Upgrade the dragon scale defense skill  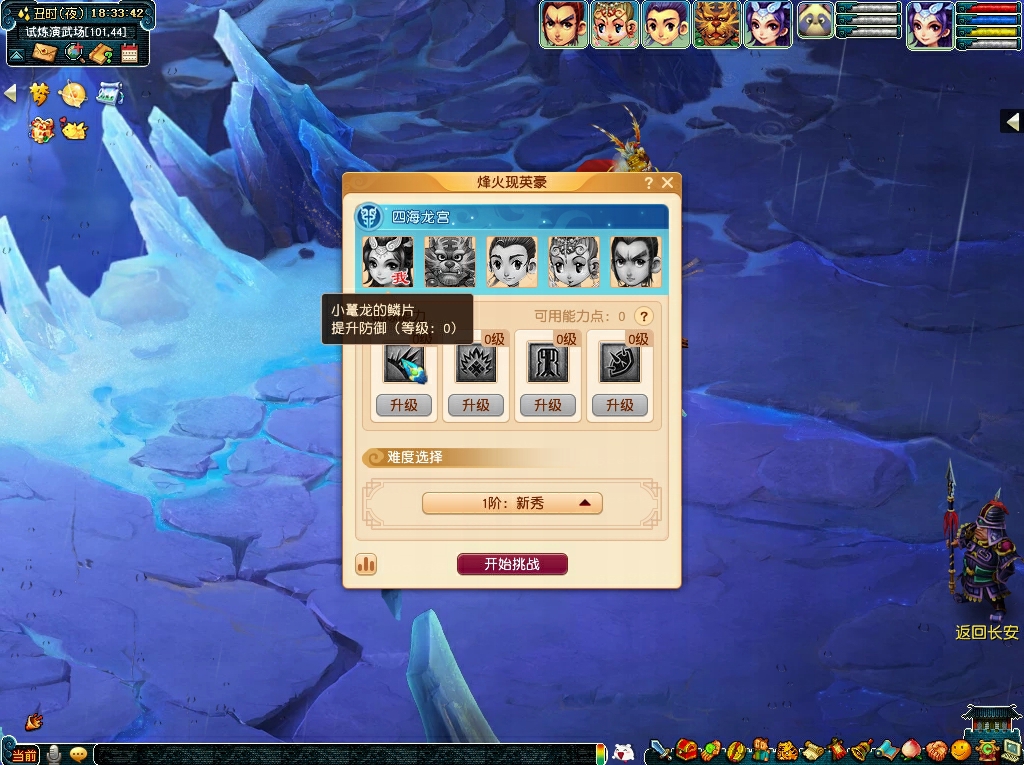pyautogui.click(x=404, y=405)
